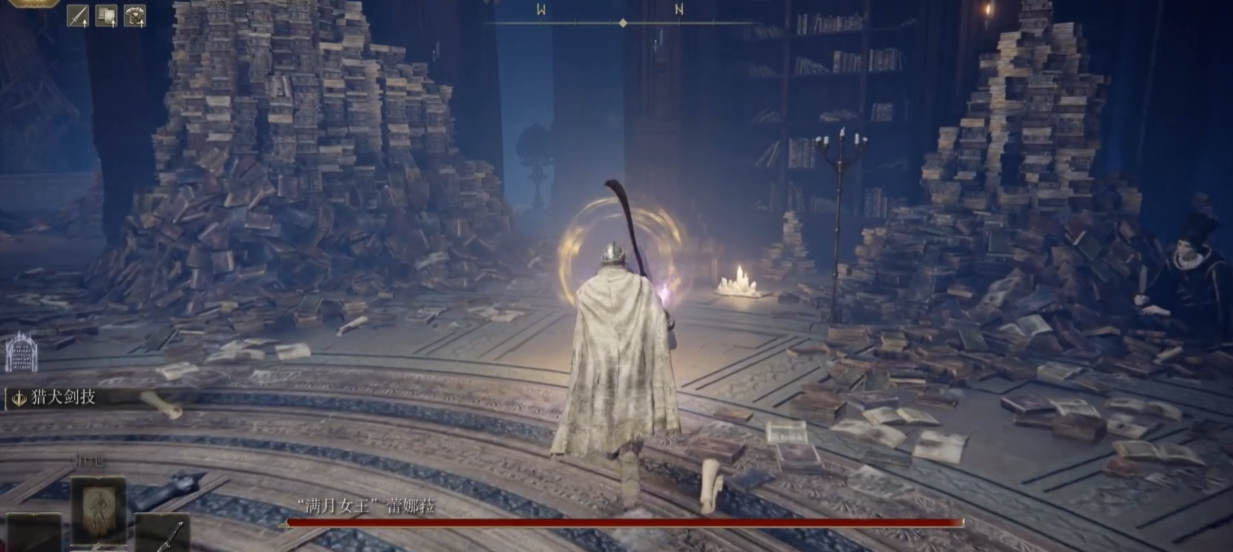Select the spell slot with the figure emblem
Image resolution: width=1233 pixels, height=552 pixels.
[98, 510]
